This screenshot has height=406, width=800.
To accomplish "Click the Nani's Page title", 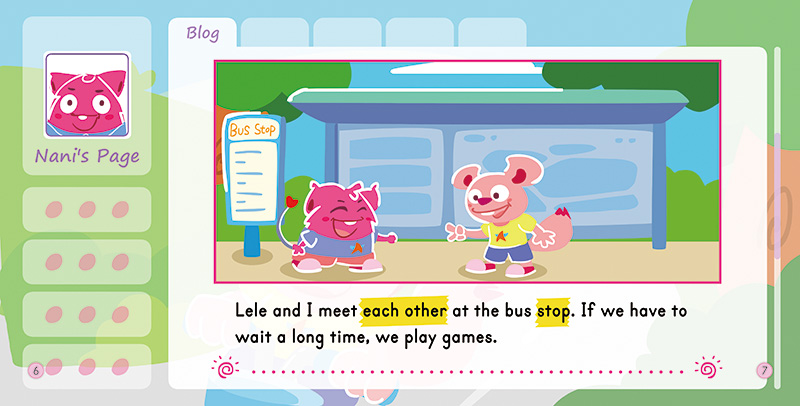I will [87, 156].
